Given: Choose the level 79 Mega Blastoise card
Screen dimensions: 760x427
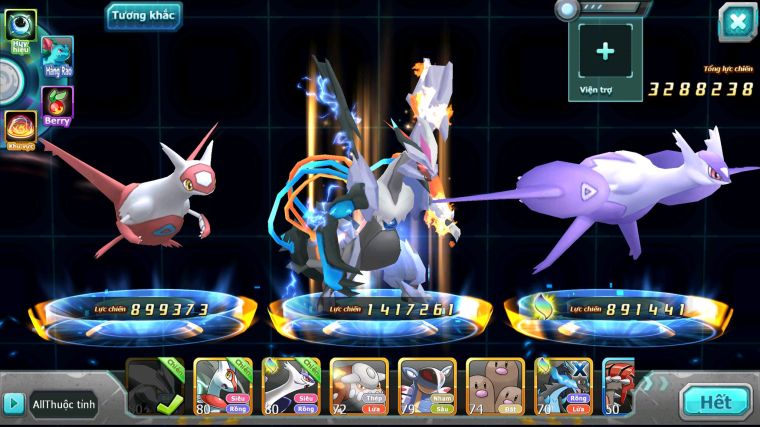Looking at the screenshot, I should pos(427,387).
